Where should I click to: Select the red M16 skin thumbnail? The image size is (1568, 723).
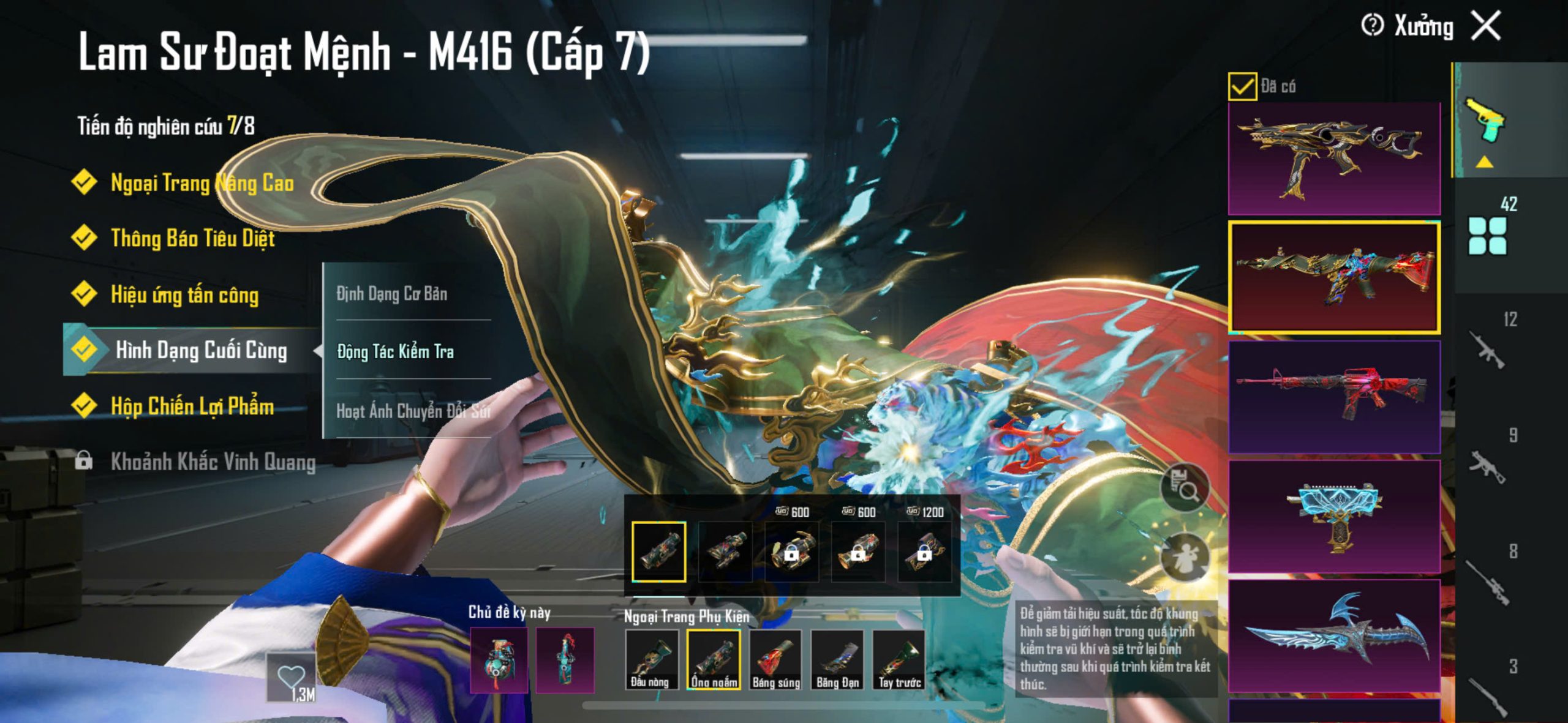[1334, 397]
